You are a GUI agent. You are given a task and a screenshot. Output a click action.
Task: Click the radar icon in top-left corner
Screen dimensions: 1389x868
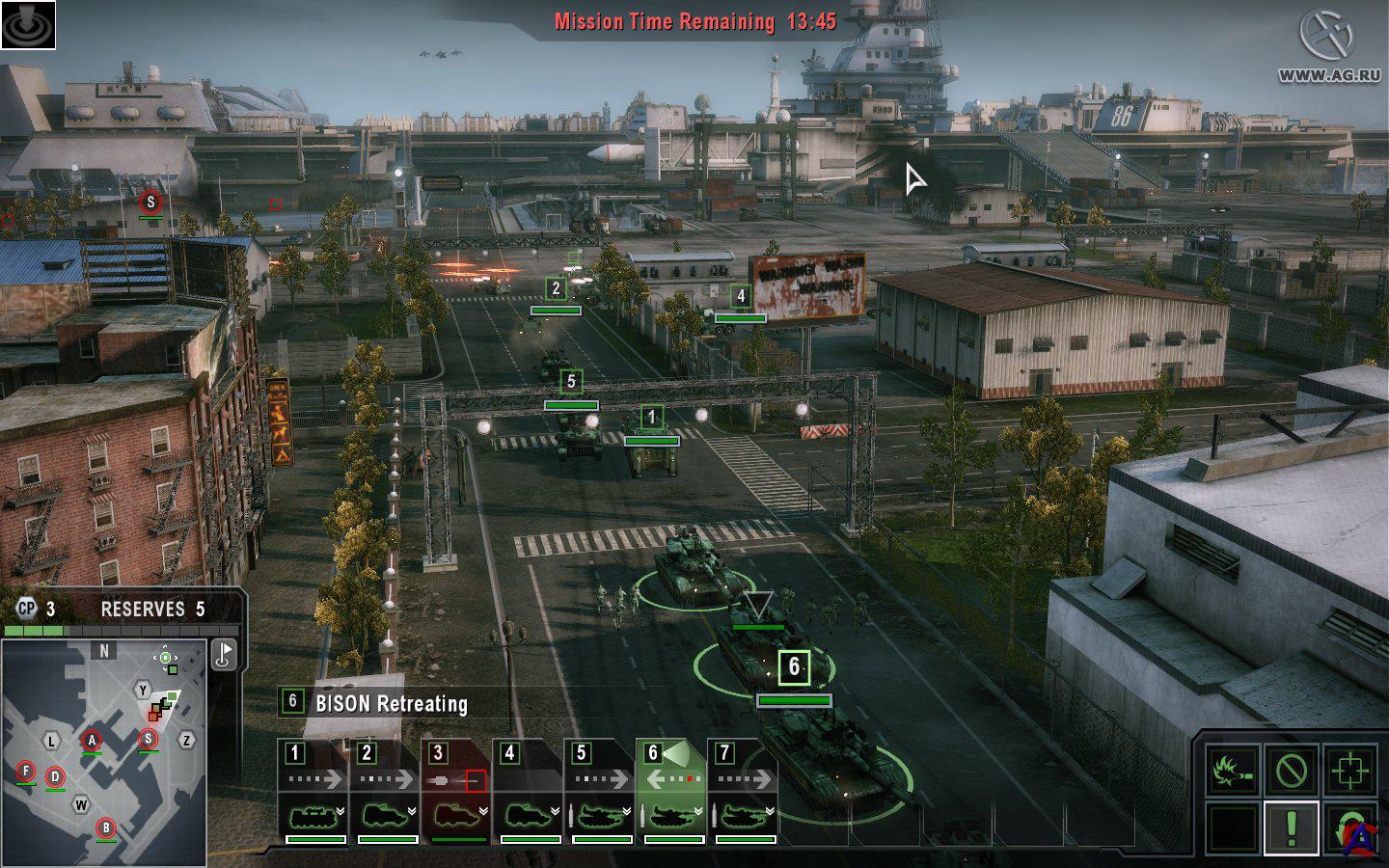click(x=28, y=25)
